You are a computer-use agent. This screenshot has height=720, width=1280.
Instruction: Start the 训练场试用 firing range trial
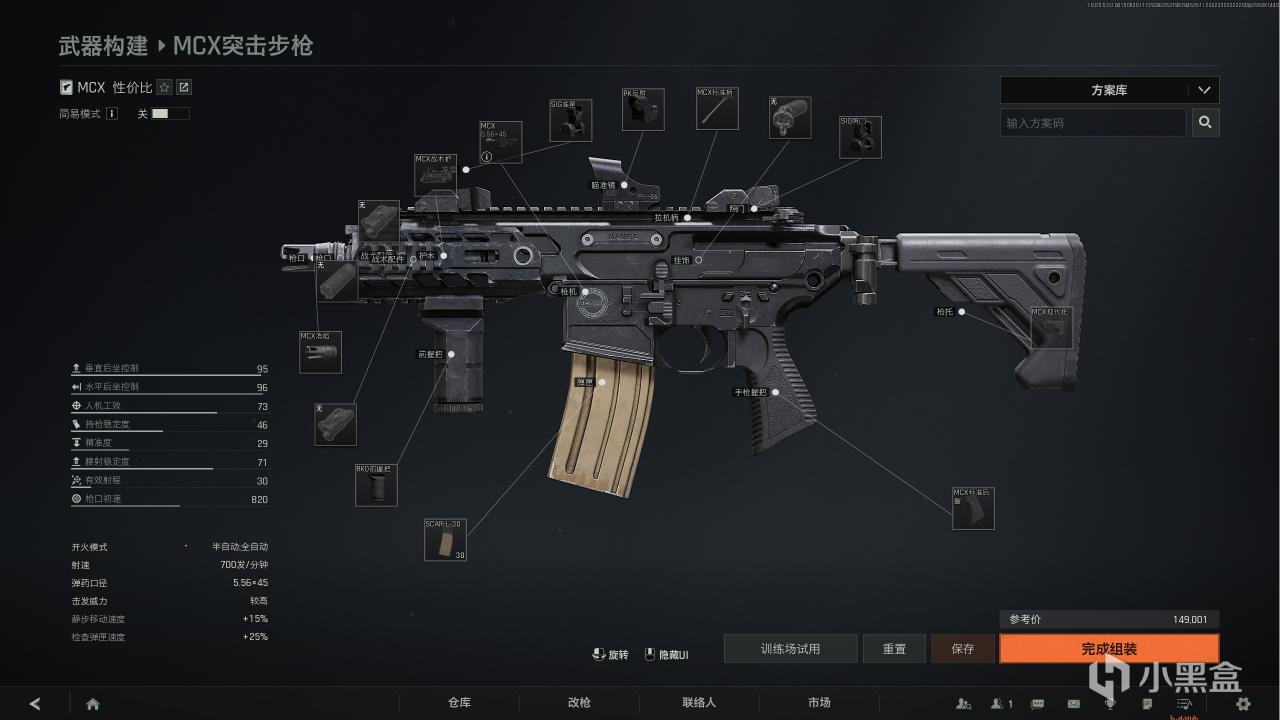coord(790,649)
